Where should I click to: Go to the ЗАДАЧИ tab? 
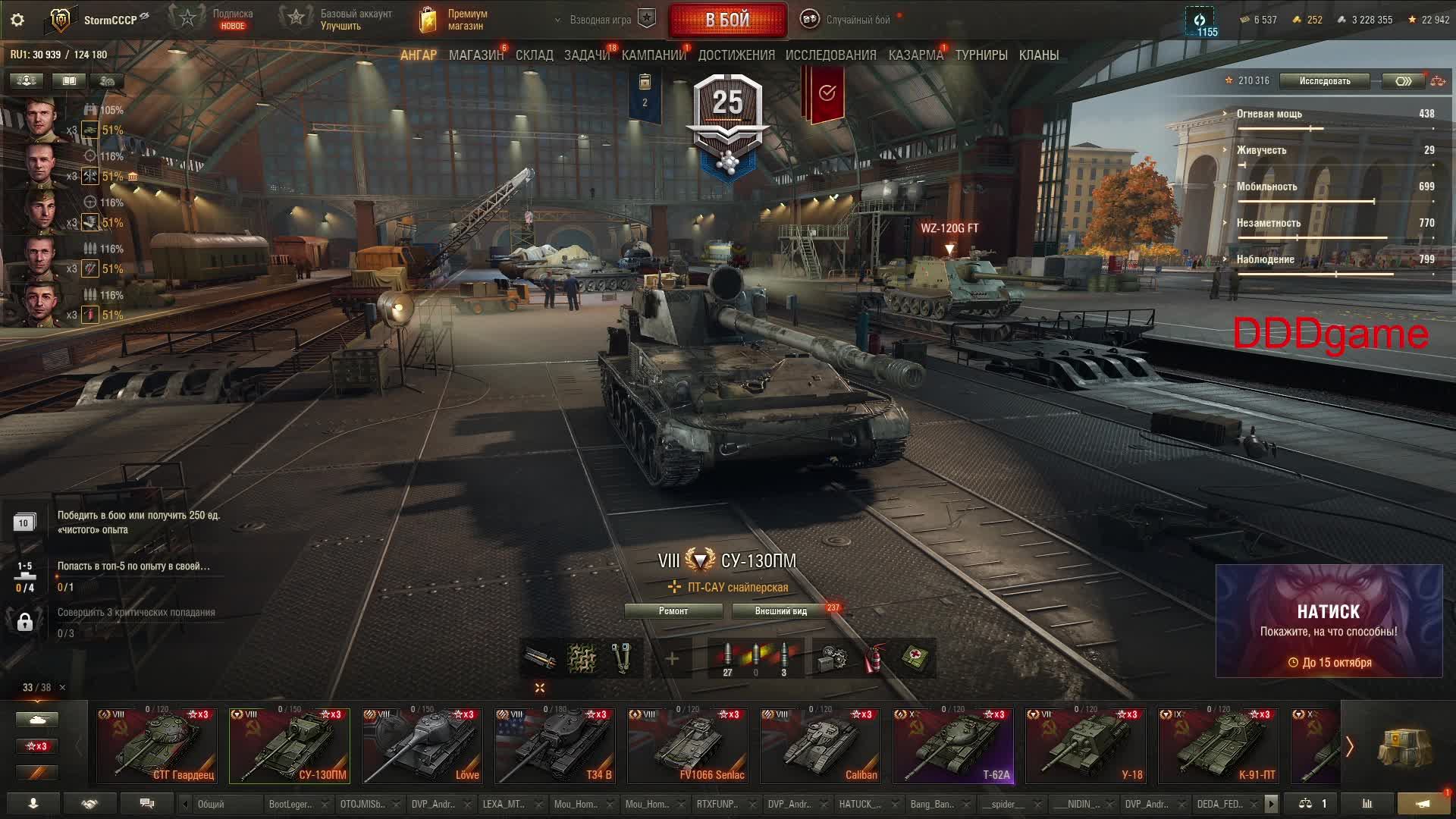pos(586,55)
